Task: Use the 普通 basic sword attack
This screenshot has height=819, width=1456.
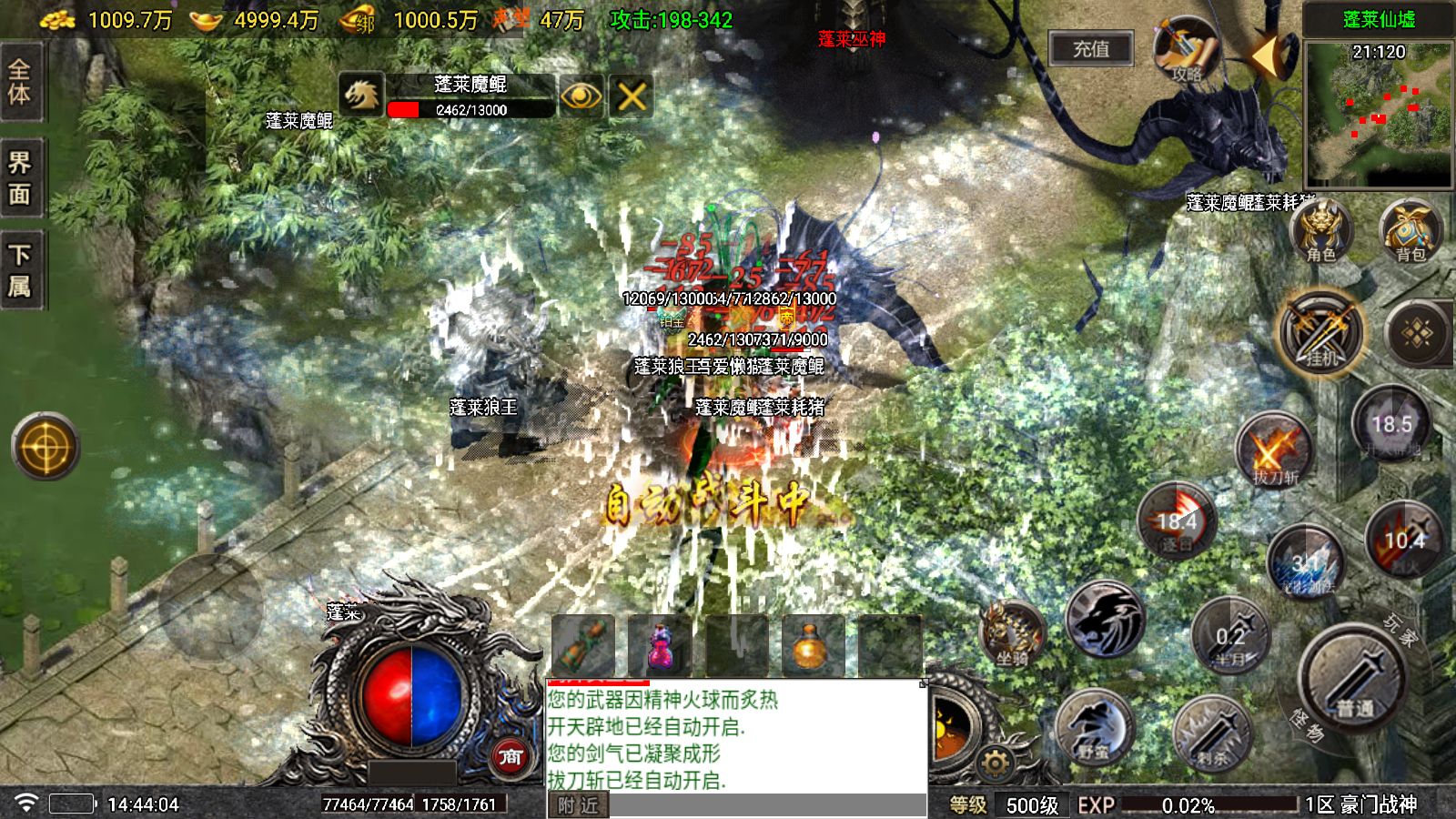Action: [1355, 678]
